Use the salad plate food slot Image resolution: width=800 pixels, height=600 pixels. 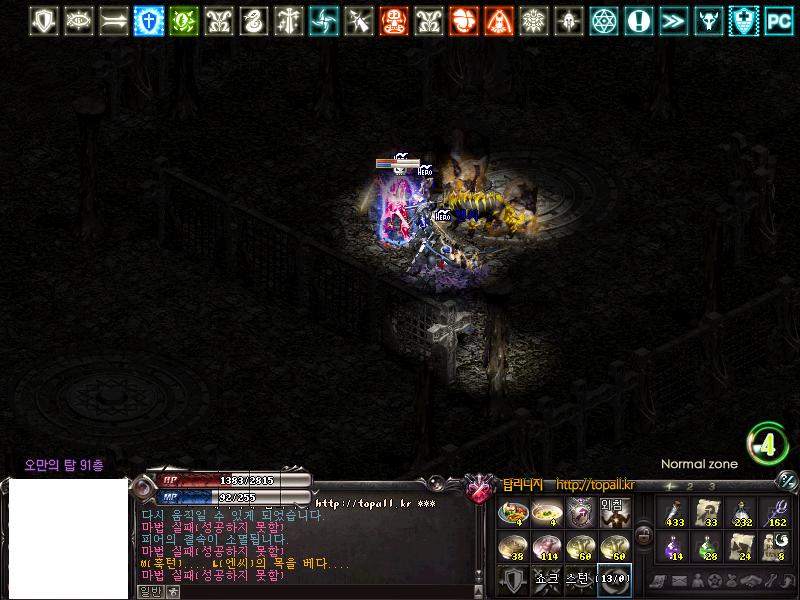point(512,512)
